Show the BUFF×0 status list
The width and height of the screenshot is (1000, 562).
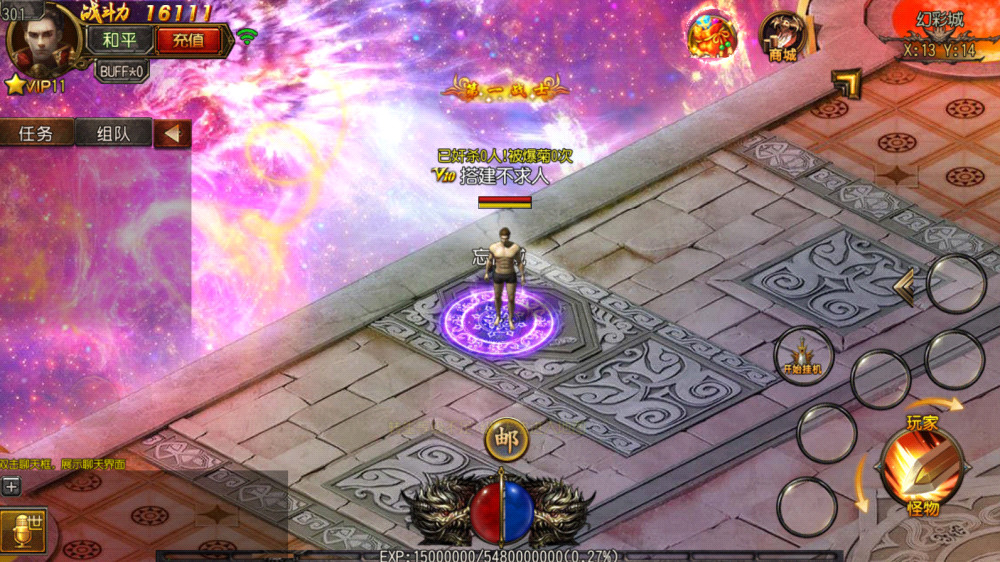(122, 71)
